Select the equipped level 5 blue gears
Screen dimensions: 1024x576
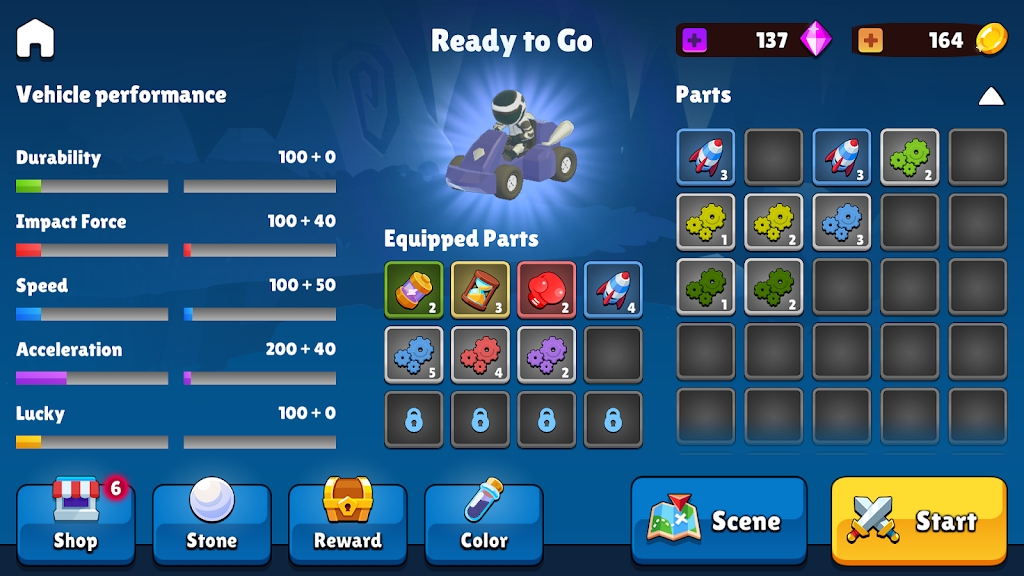click(414, 355)
